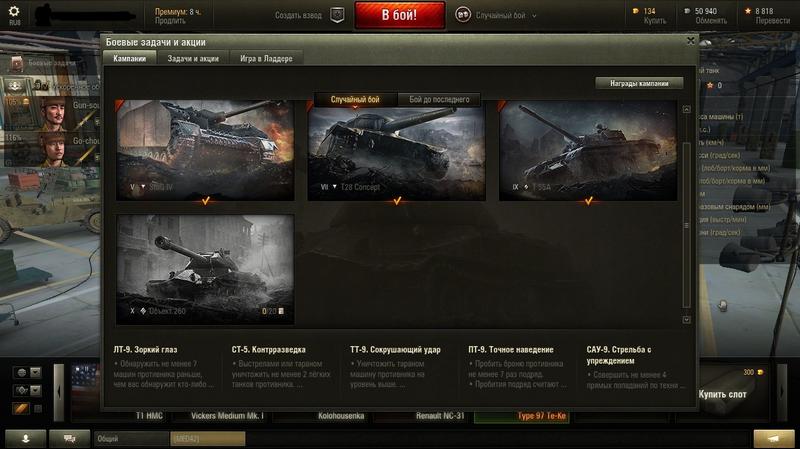Open the gear settings menu icon
Screen dimensions: 800x449
(x=14, y=10)
